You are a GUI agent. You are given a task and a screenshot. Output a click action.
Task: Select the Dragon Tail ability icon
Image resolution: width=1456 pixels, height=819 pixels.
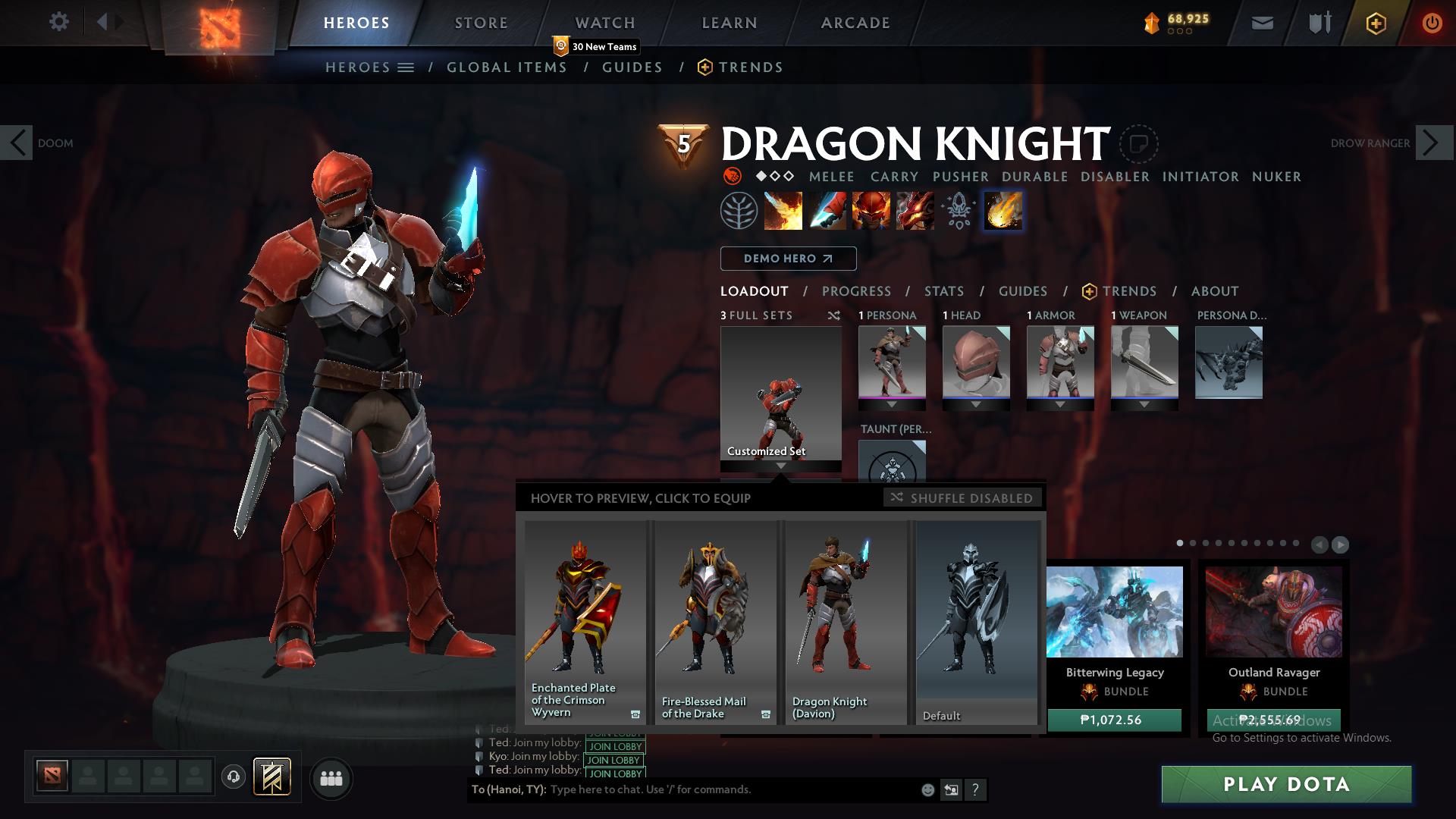point(828,211)
